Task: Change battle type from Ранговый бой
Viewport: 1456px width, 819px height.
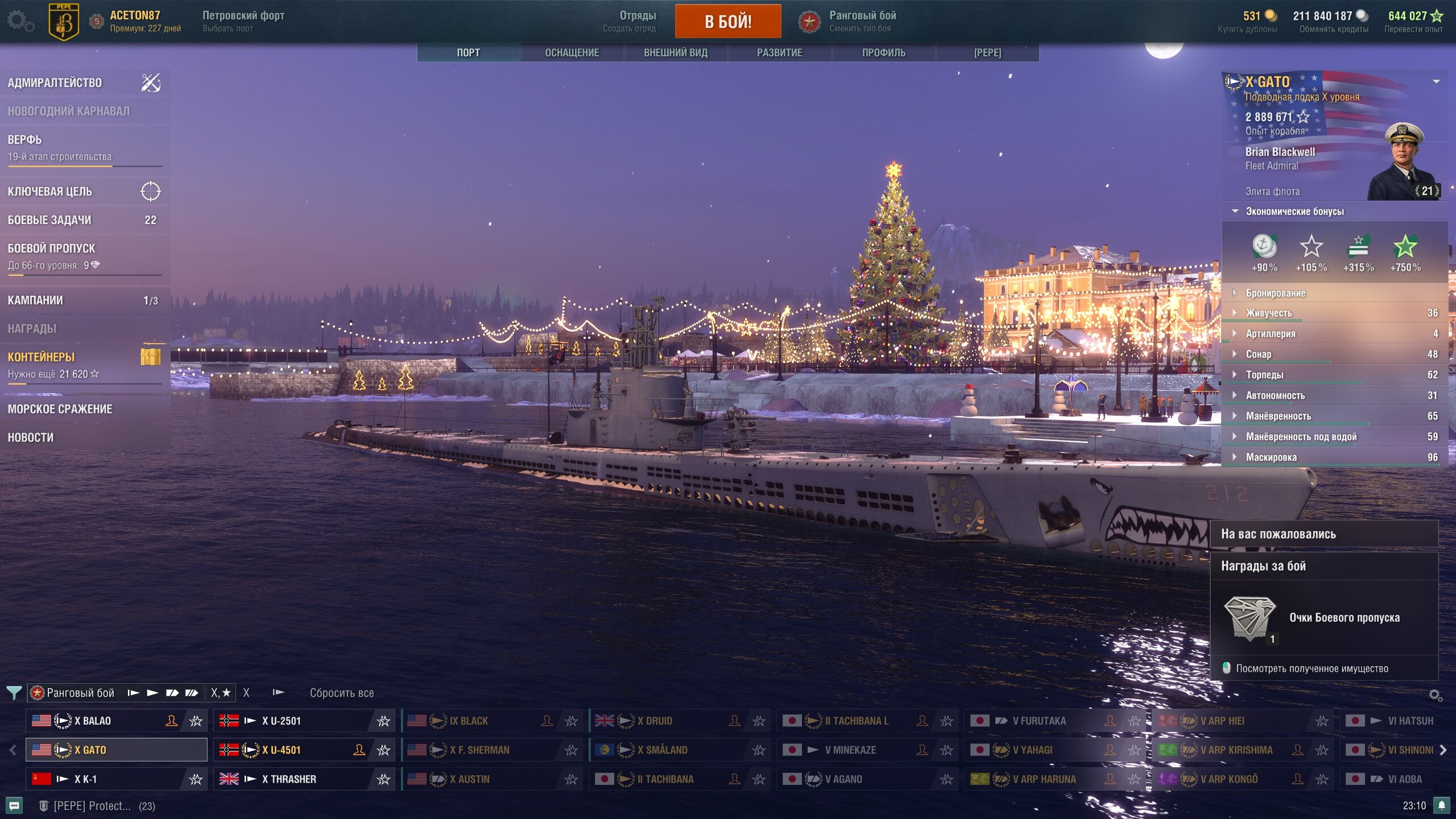Action: point(861,22)
